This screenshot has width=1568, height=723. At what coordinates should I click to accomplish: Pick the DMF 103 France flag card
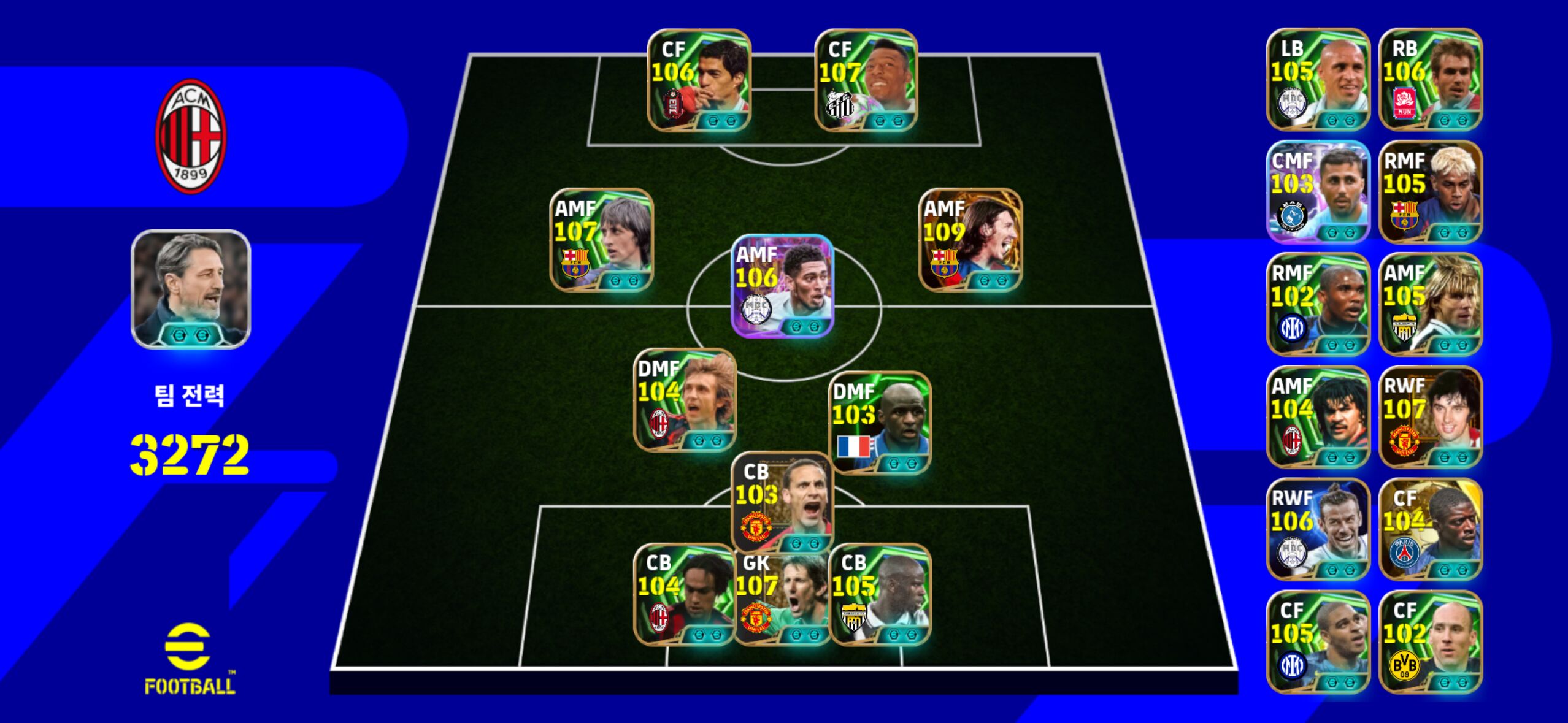point(880,423)
